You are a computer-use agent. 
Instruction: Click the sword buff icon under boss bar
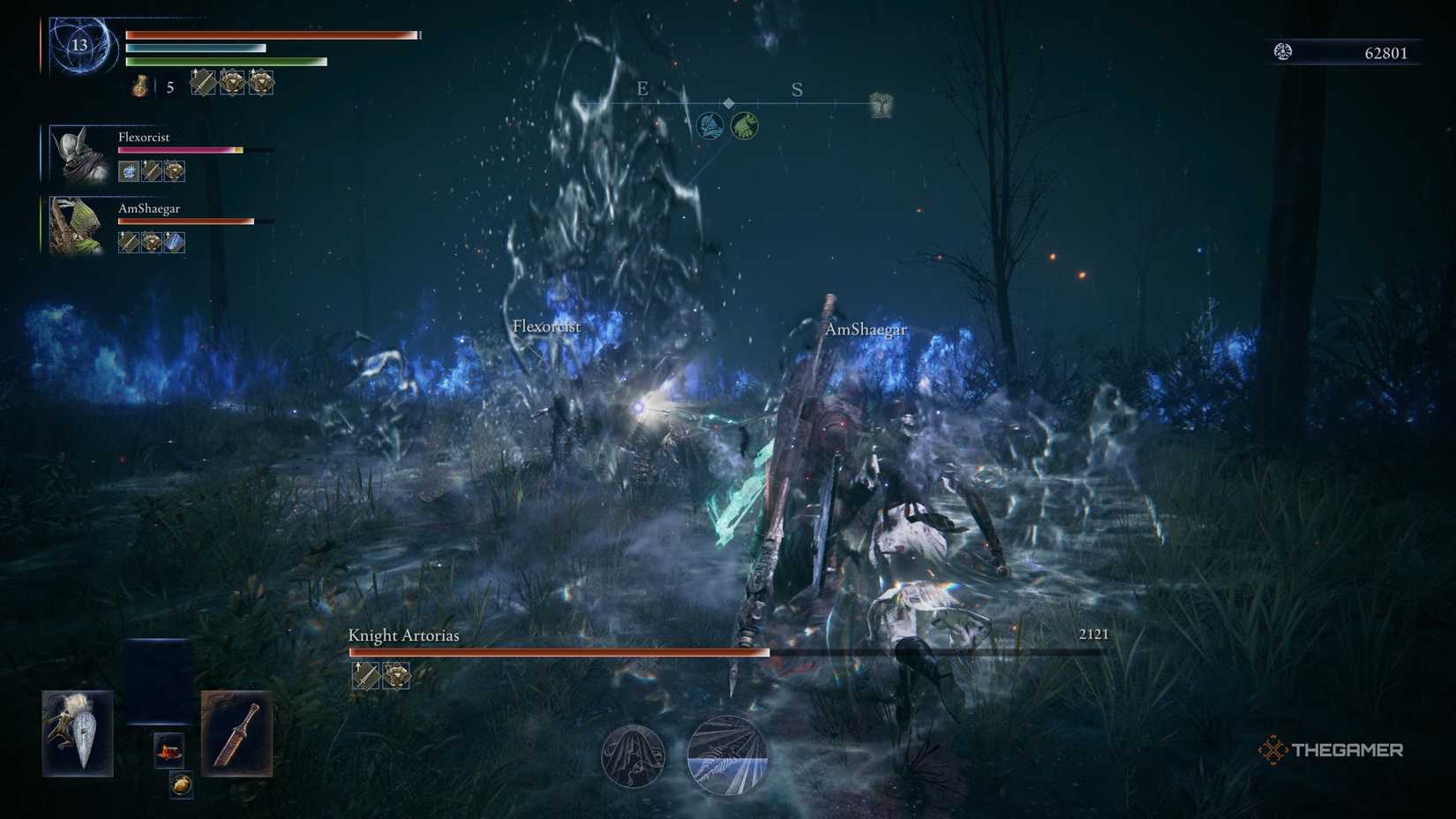[x=365, y=675]
